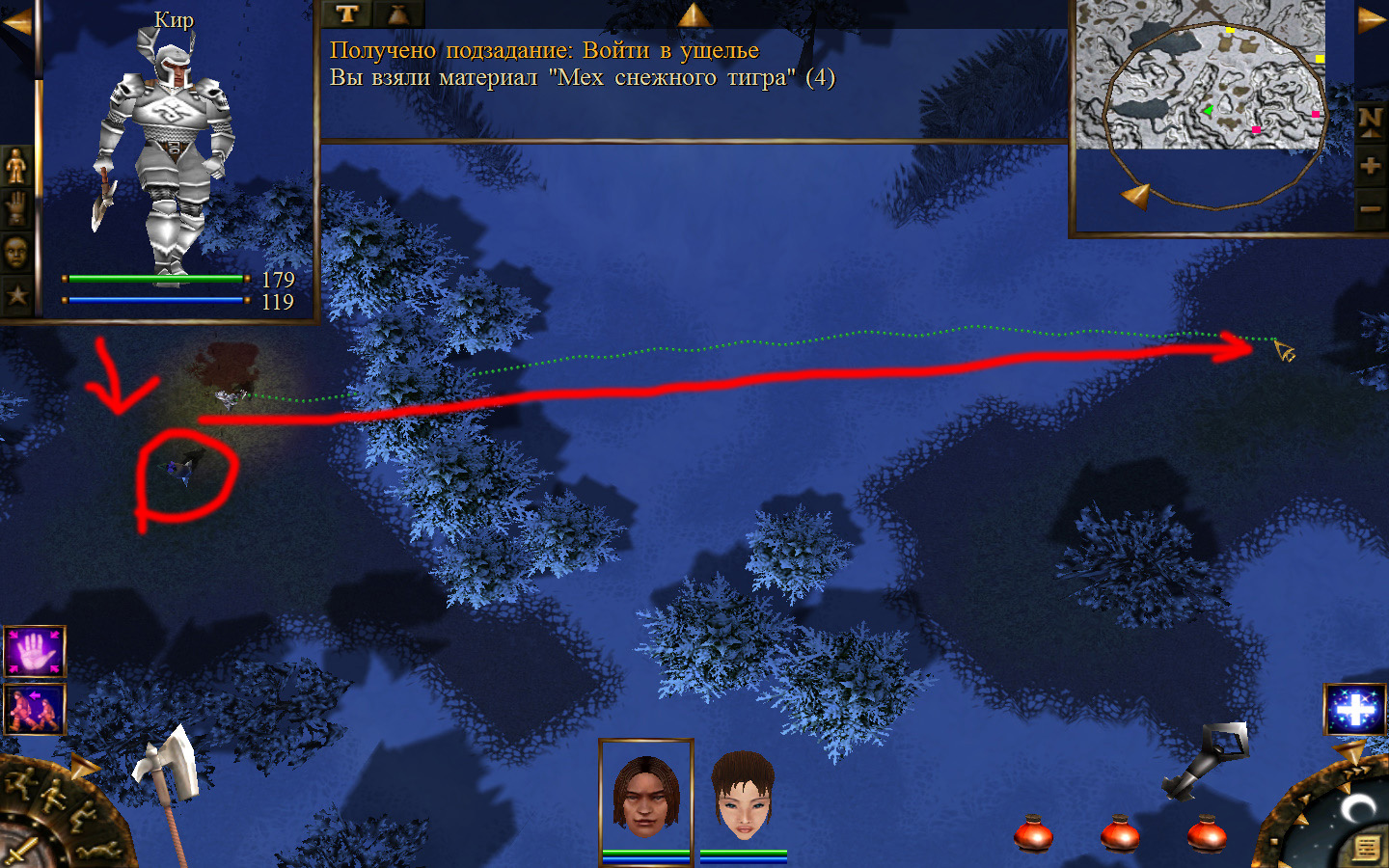1389x868 pixels.
Task: Activate the purple hand spell icon
Action: pos(35,652)
